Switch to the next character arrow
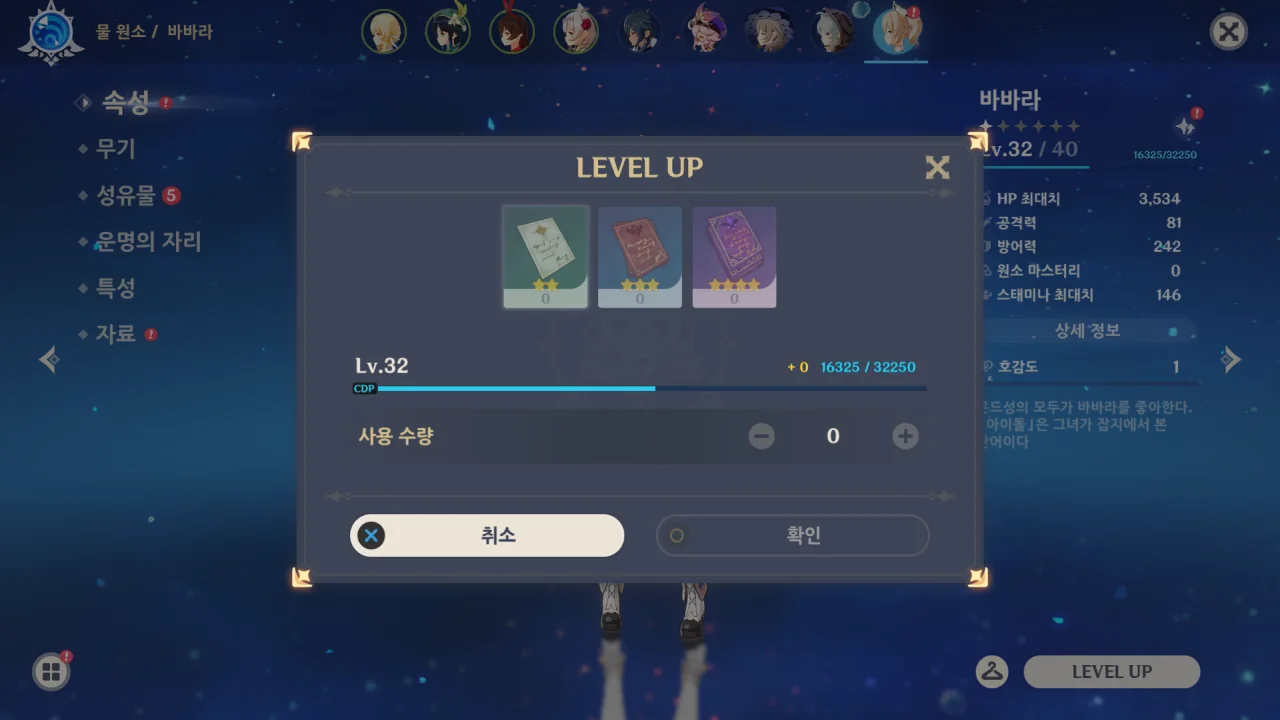 pos(1232,359)
